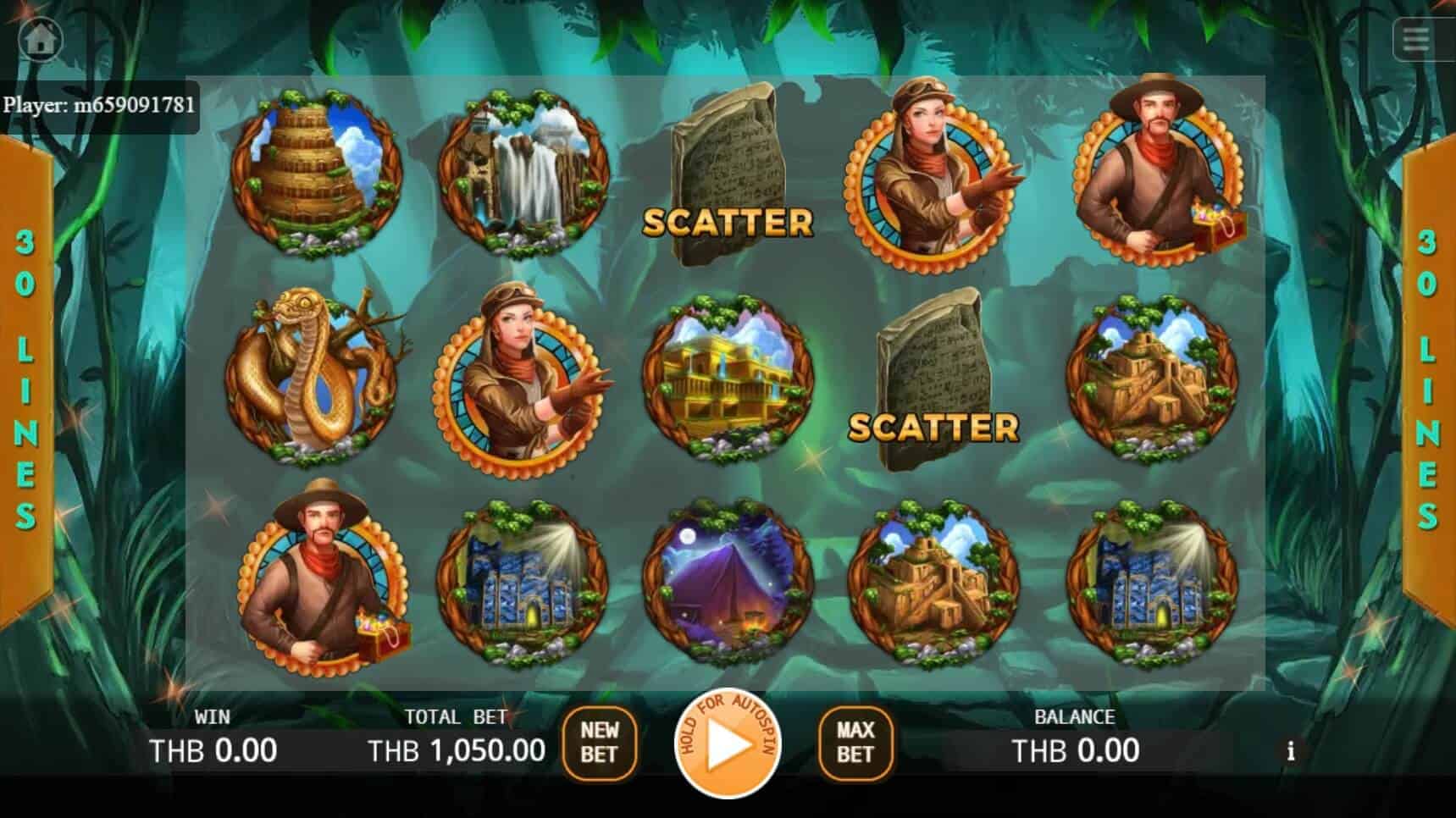Spin the reels with the orange play button
Viewport: 1456px width, 818px height.
[727, 744]
